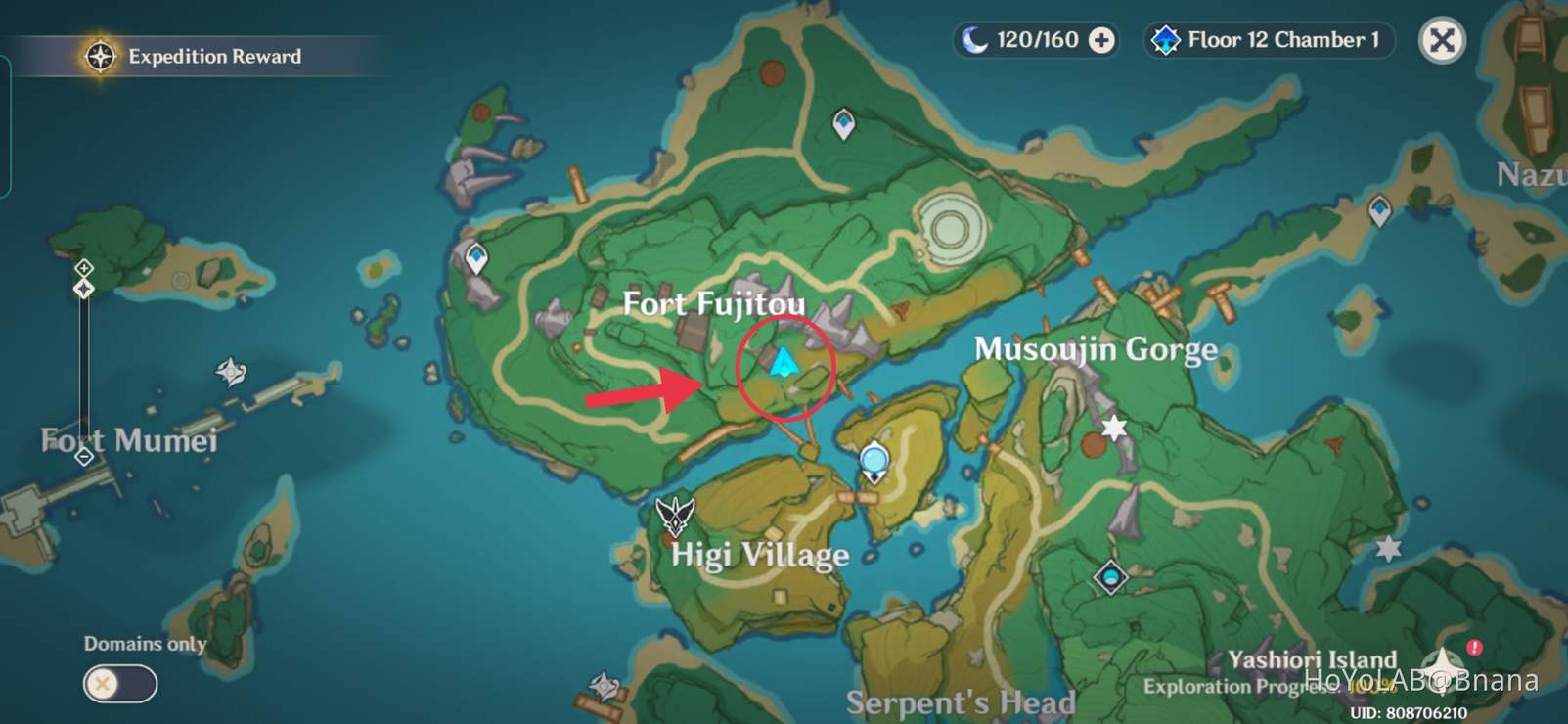Screen dimensions: 1568x724
Task: Open the domain icon below Musoujin Gorge
Action: (1110, 578)
